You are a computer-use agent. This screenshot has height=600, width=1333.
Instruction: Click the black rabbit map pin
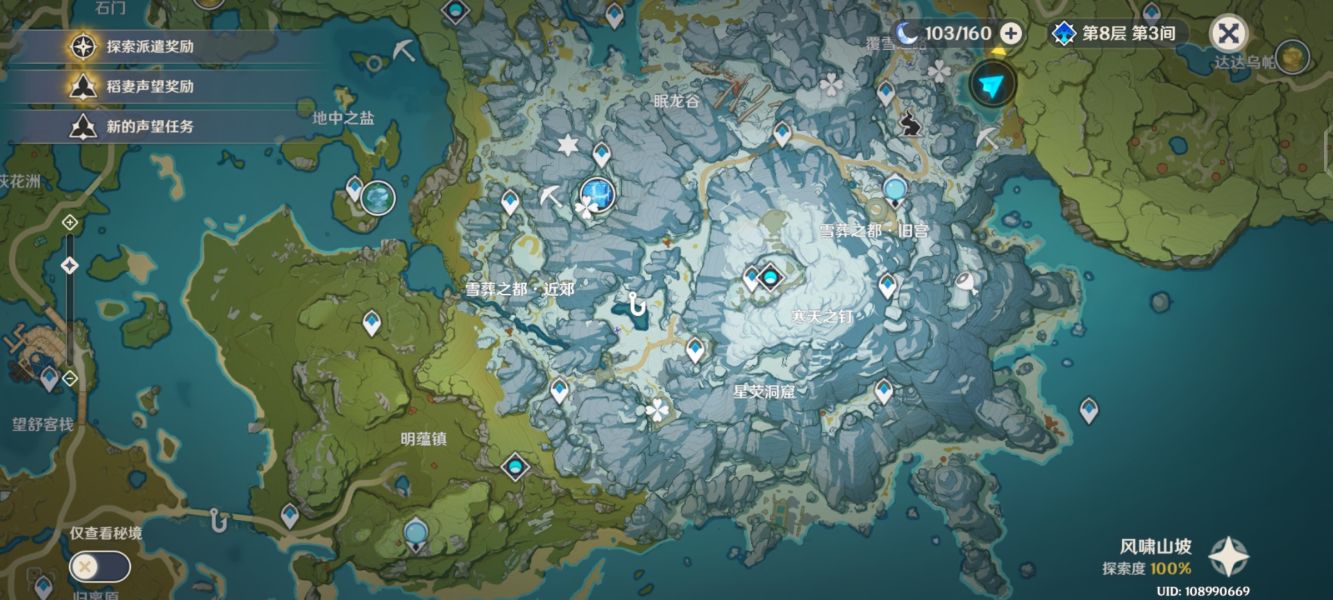click(910, 124)
